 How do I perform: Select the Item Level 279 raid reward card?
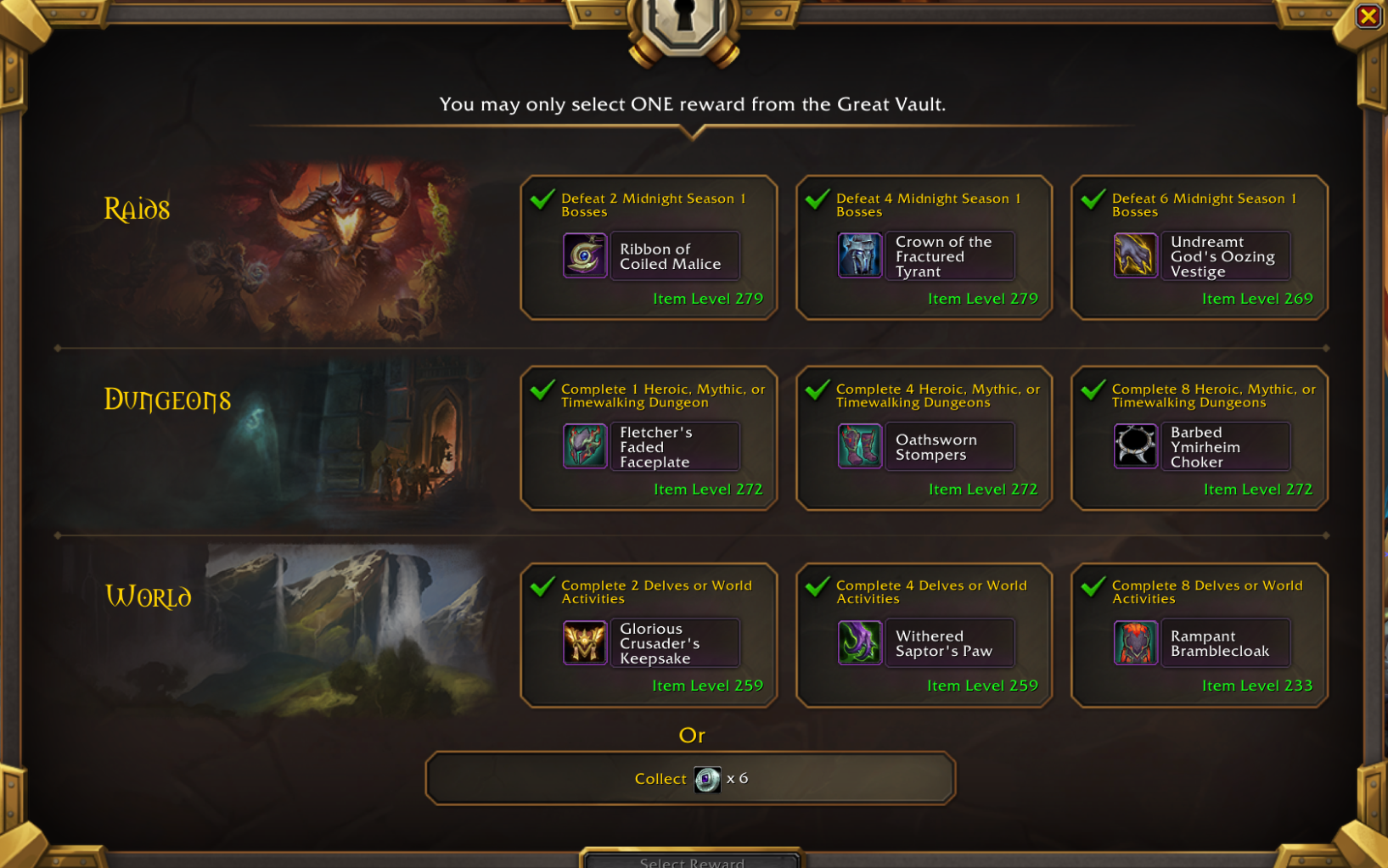(649, 247)
